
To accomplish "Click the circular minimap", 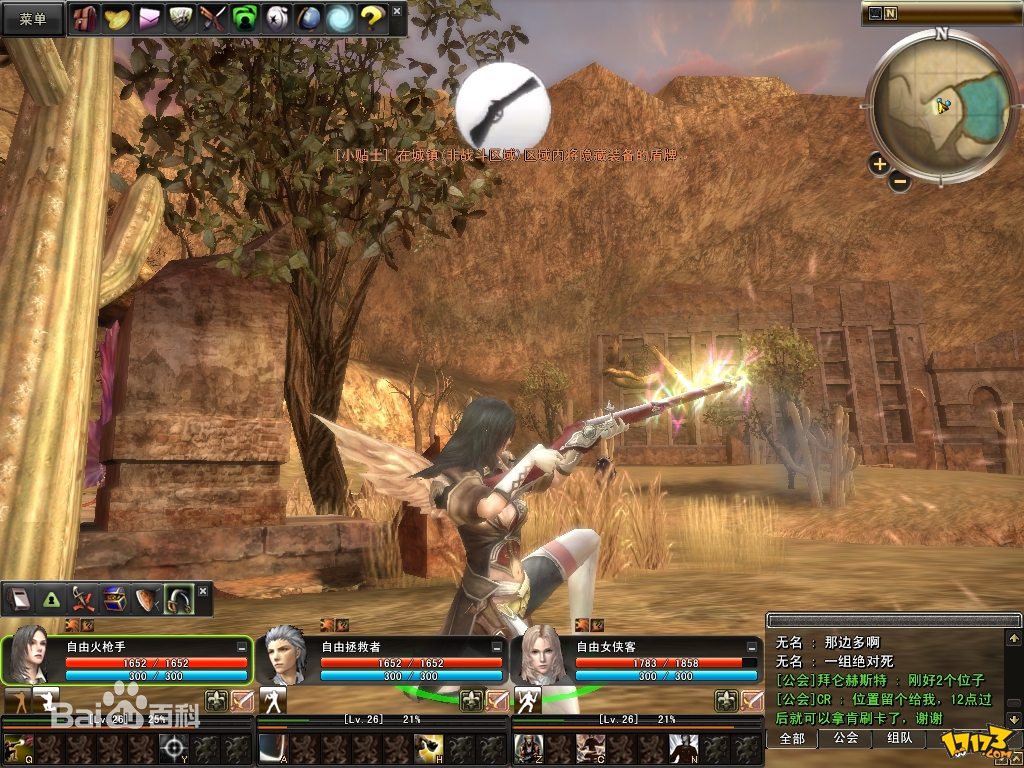I will 942,105.
